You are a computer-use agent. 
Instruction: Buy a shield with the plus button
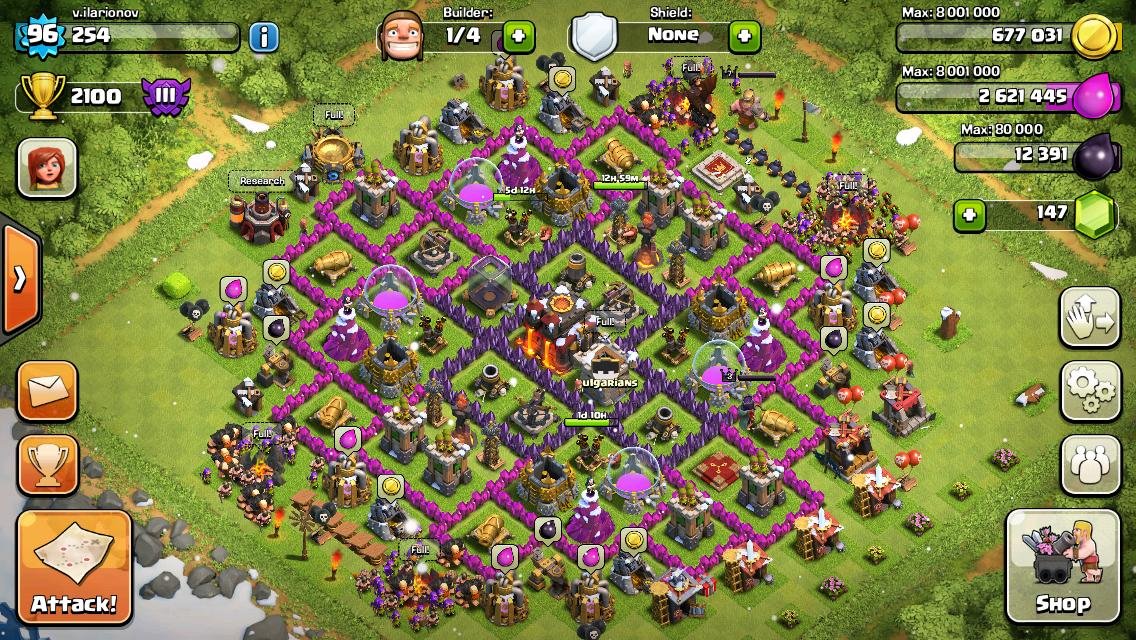point(744,37)
